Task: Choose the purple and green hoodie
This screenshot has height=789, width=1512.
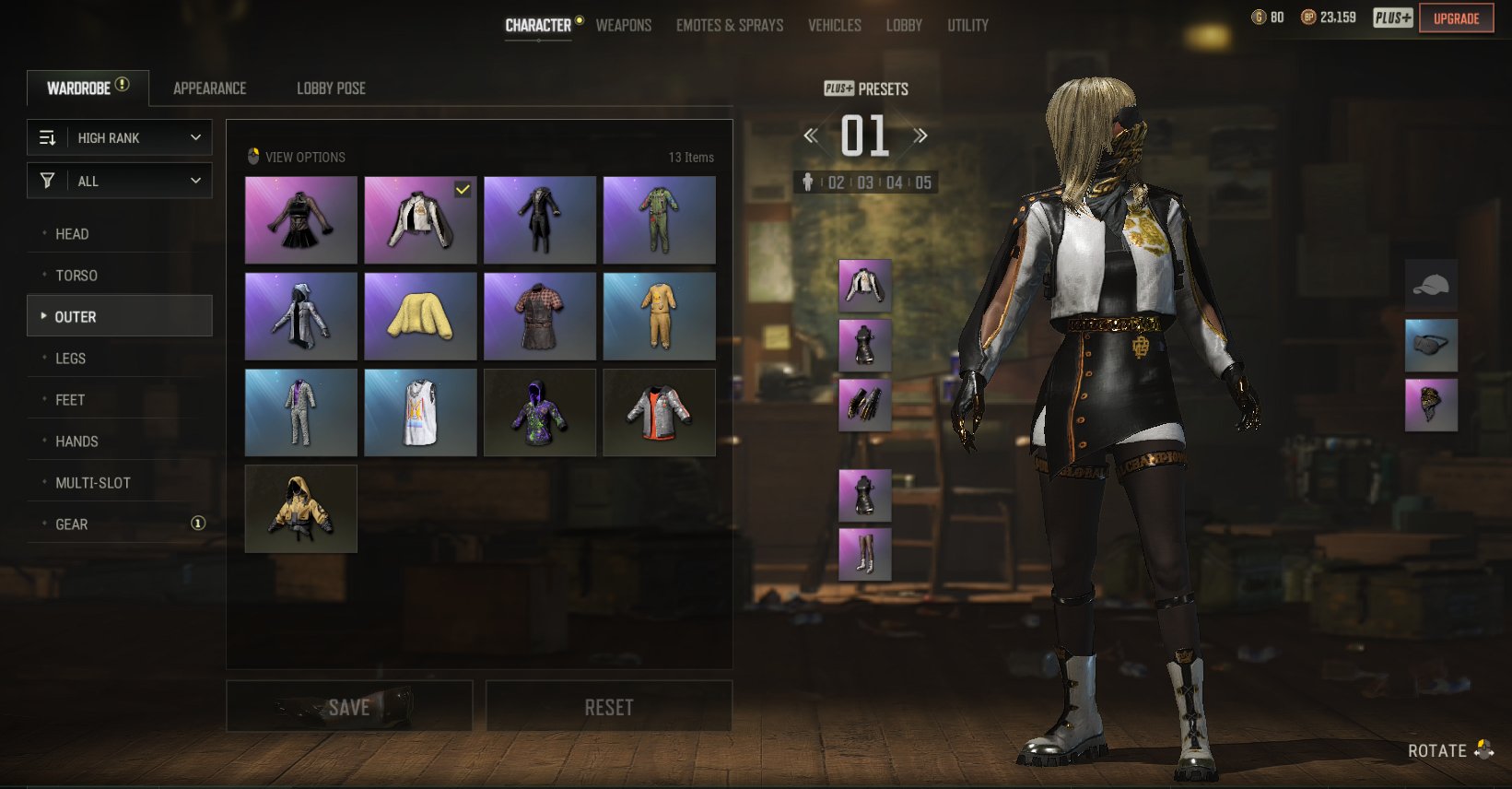Action: point(539,413)
